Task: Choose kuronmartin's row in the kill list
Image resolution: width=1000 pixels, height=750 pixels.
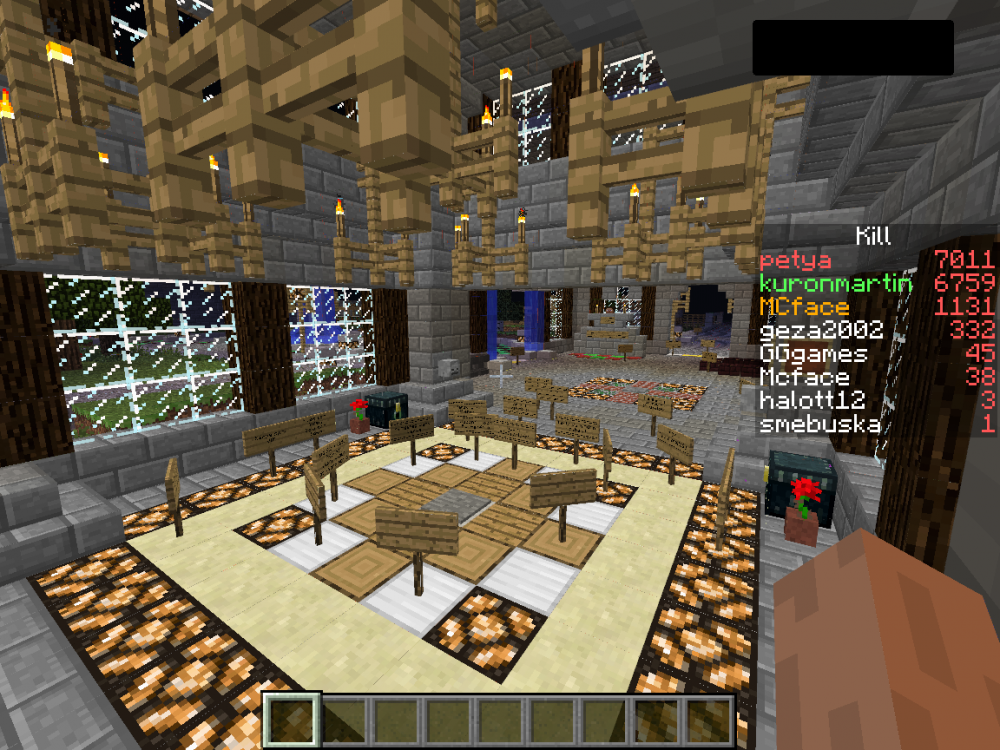Action: [x=836, y=283]
